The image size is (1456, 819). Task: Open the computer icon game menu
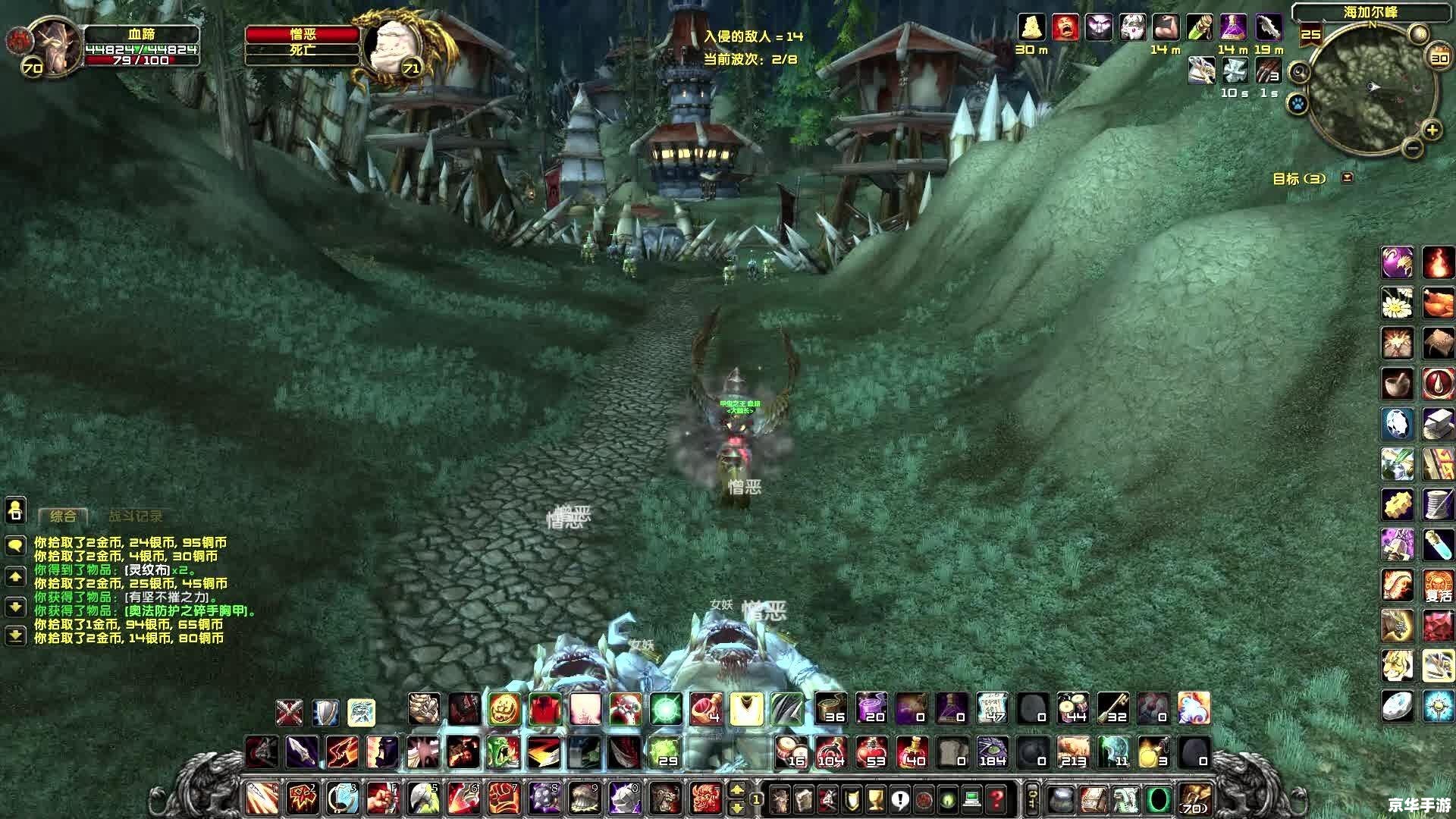coord(972,799)
